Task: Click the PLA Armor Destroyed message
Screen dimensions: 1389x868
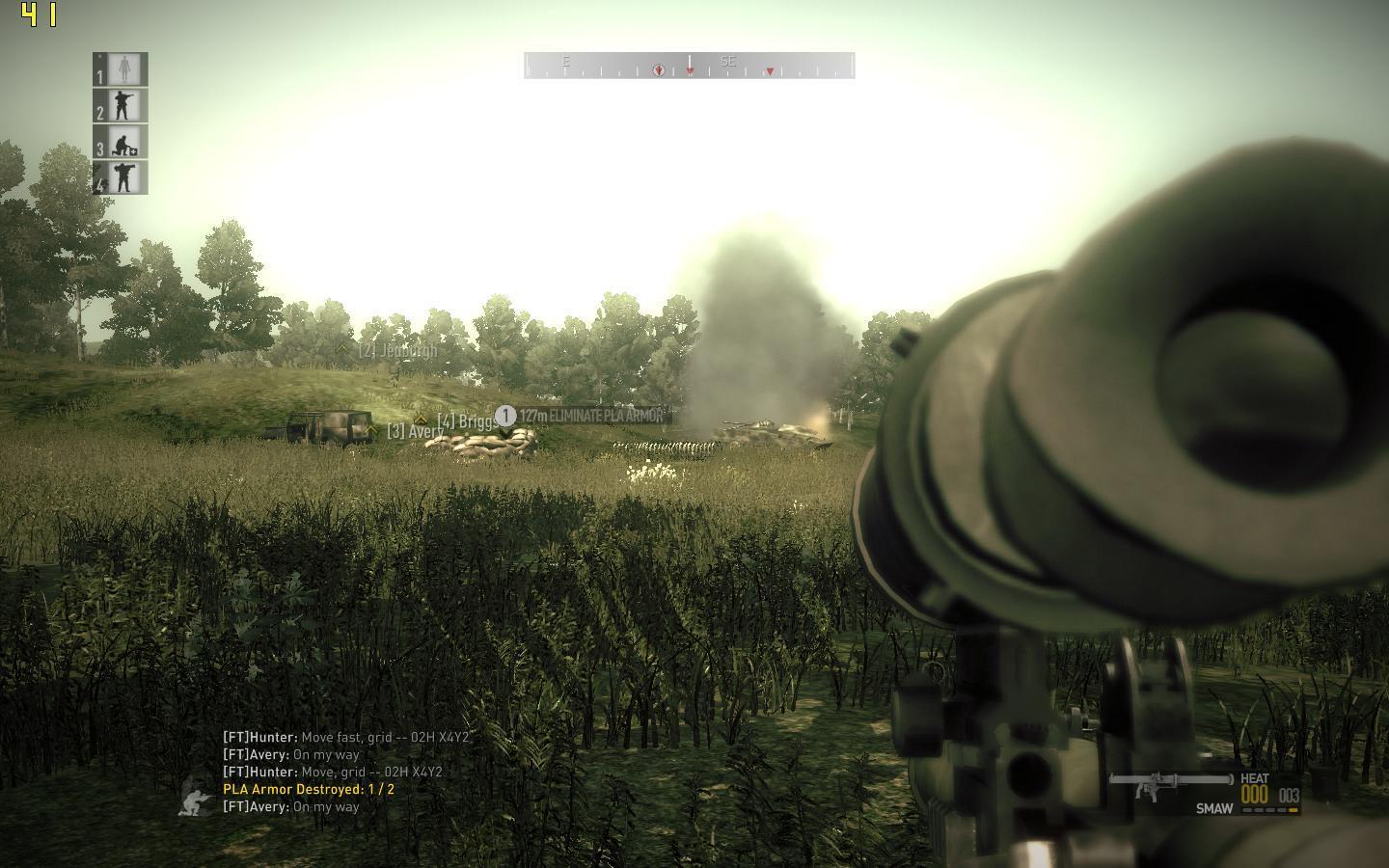Action: (x=309, y=789)
